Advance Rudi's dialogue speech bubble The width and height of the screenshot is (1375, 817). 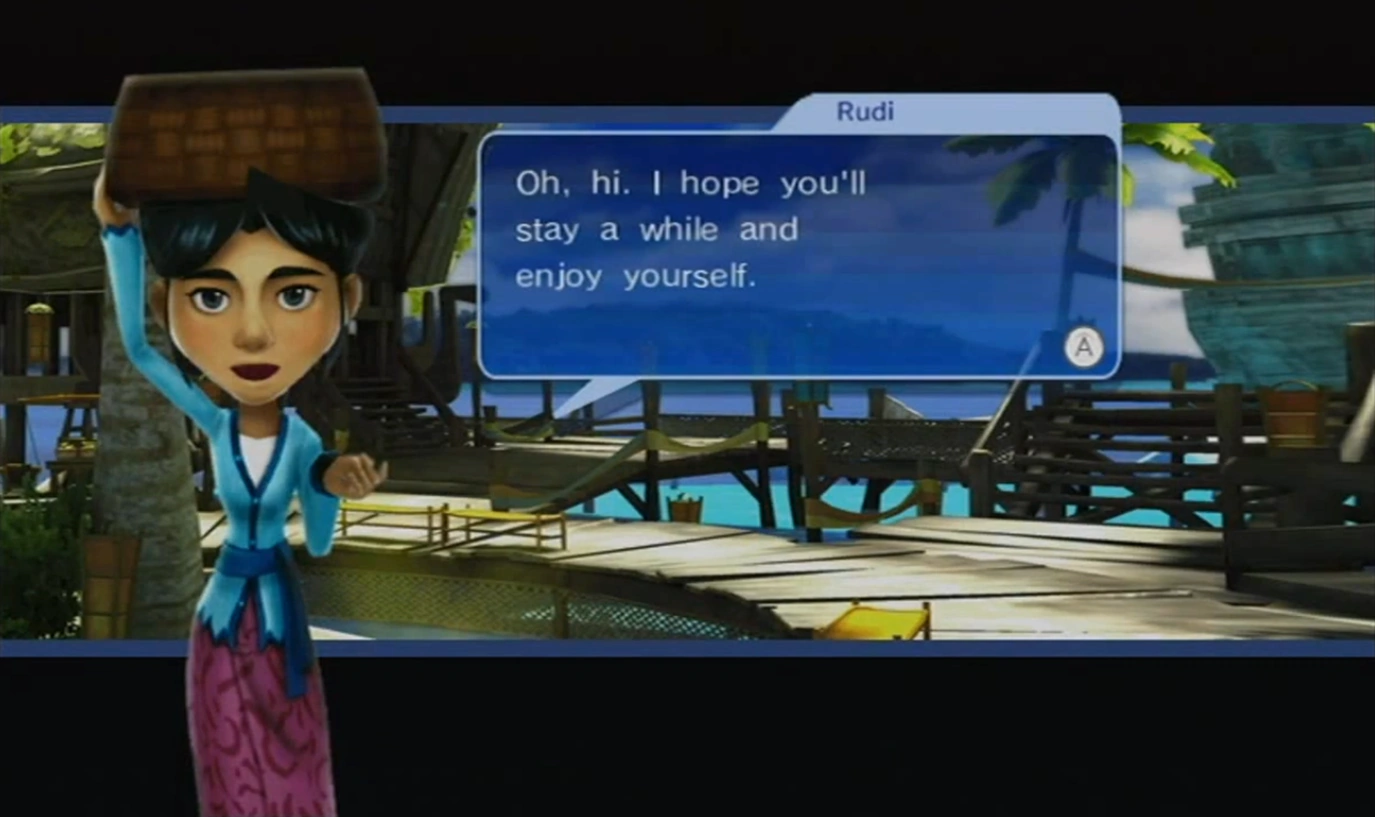pyautogui.click(x=1083, y=348)
